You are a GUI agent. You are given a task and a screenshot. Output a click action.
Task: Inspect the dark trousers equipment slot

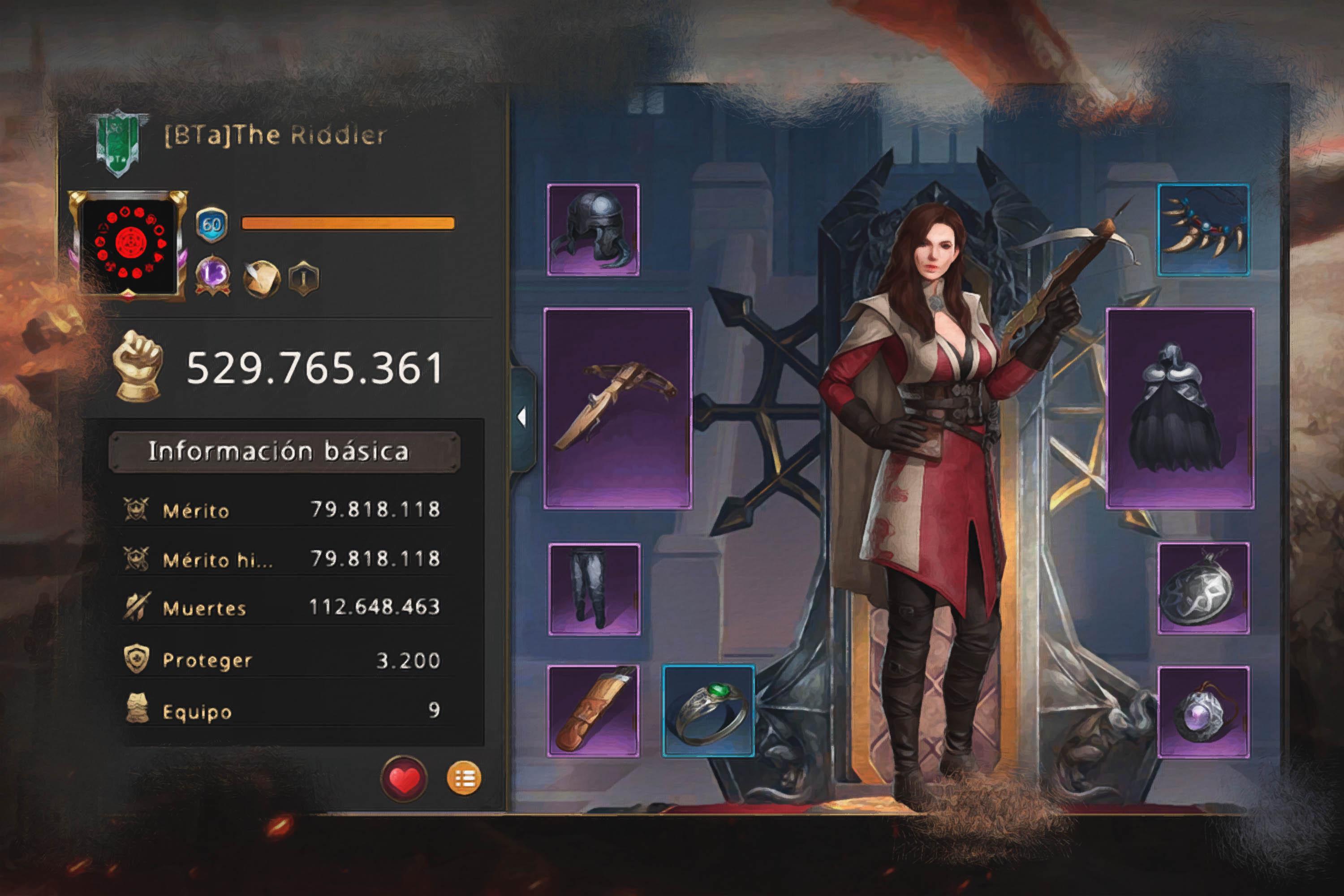click(x=594, y=589)
